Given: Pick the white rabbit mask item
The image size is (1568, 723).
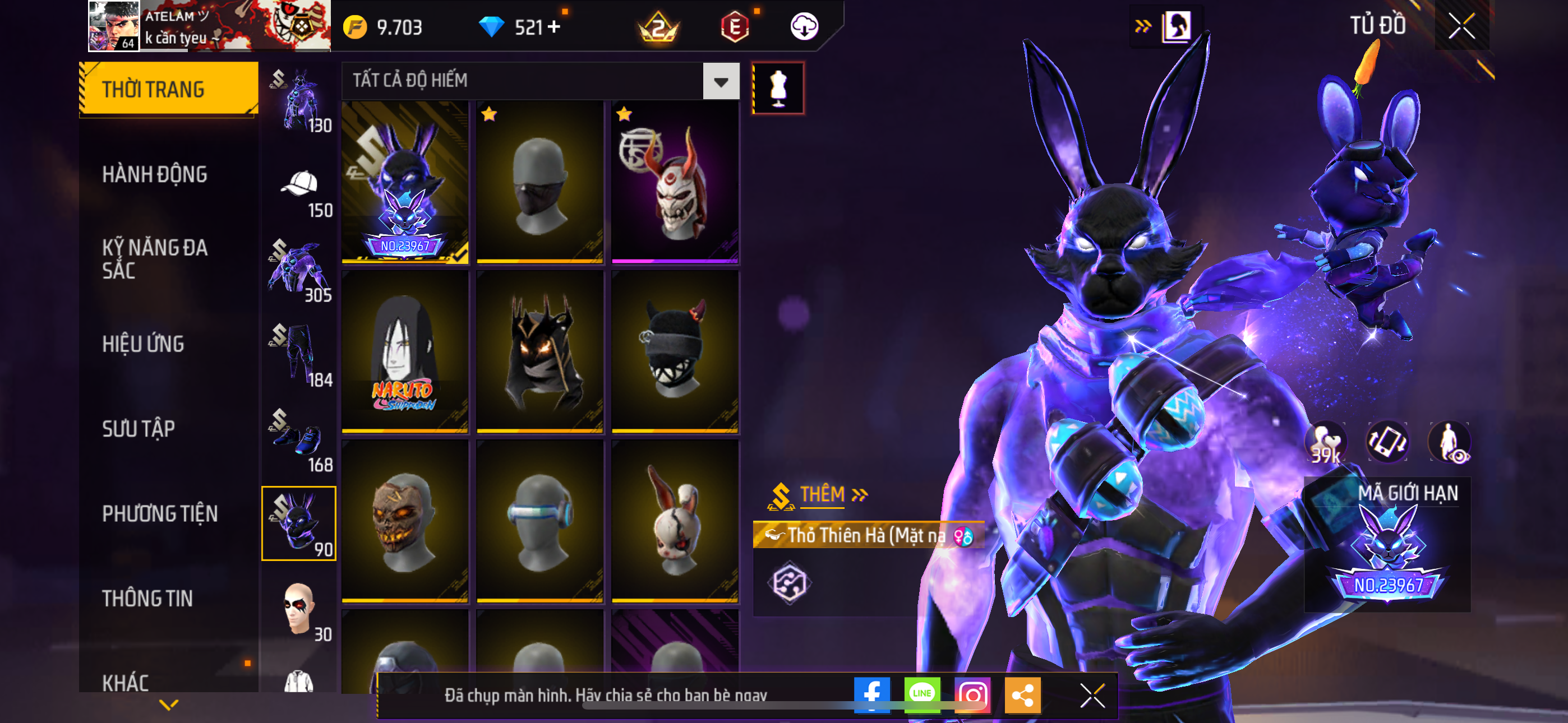Looking at the screenshot, I should coord(675,521).
